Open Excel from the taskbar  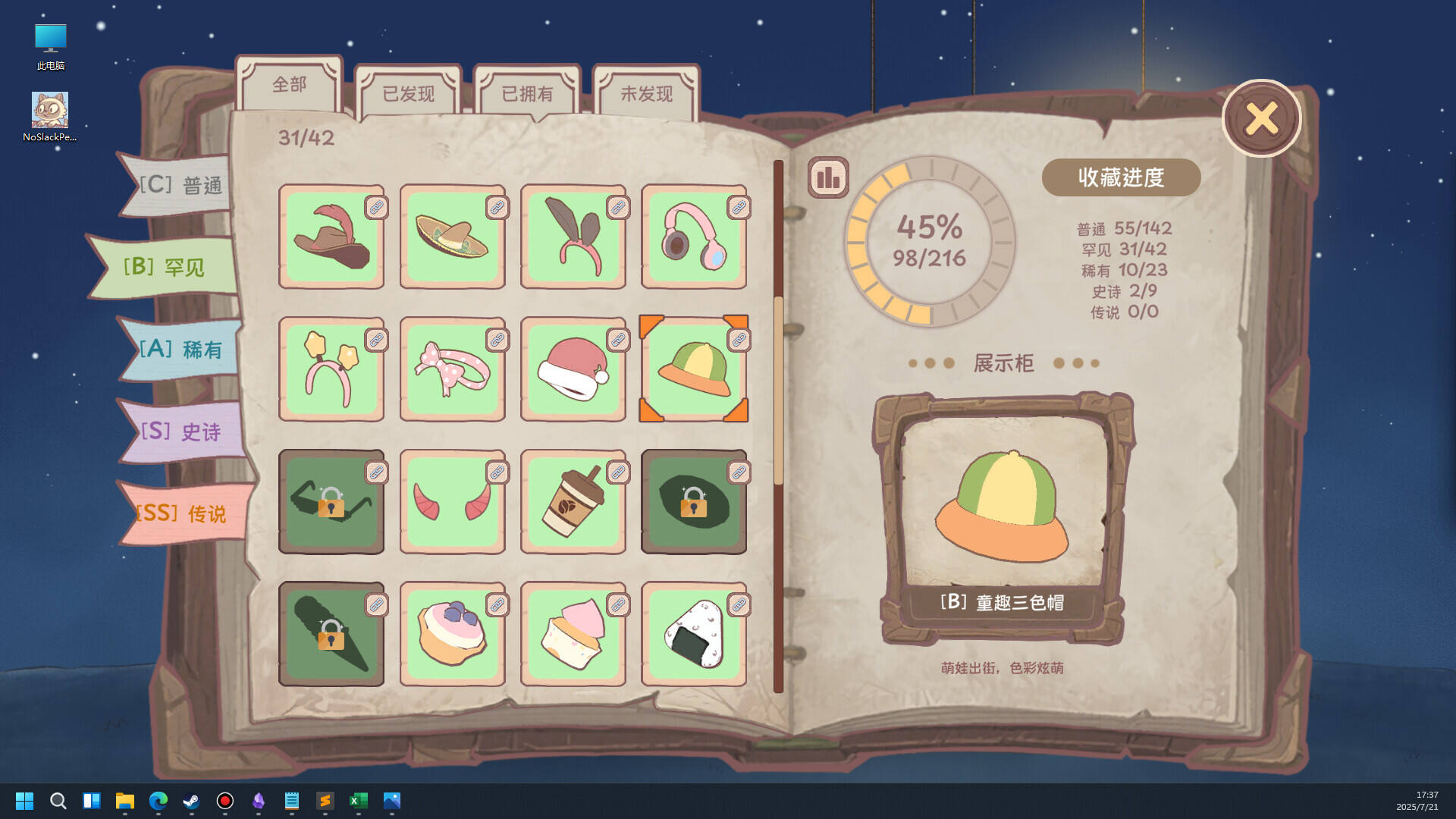point(358,800)
